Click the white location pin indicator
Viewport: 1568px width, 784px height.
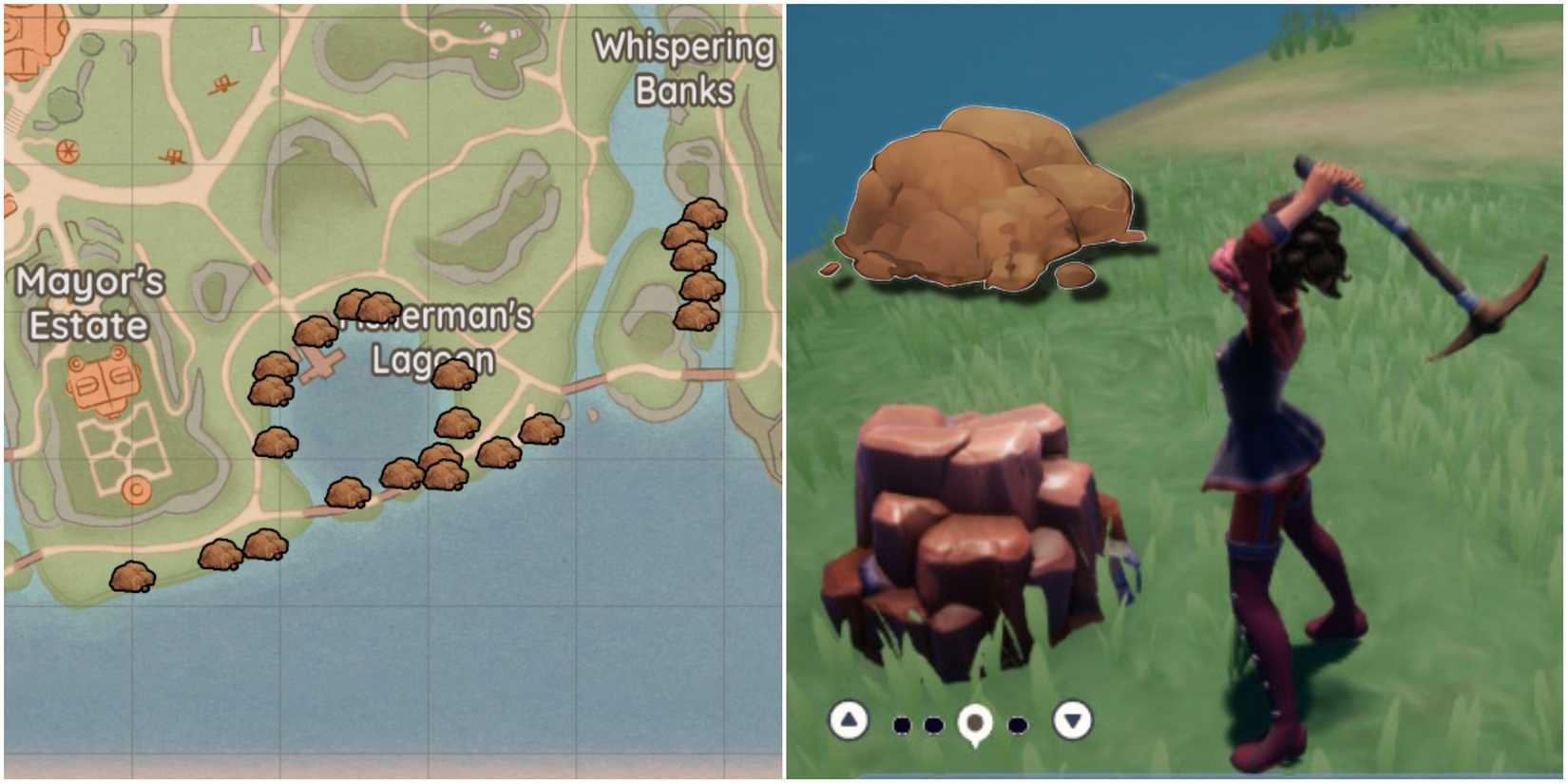[x=975, y=724]
